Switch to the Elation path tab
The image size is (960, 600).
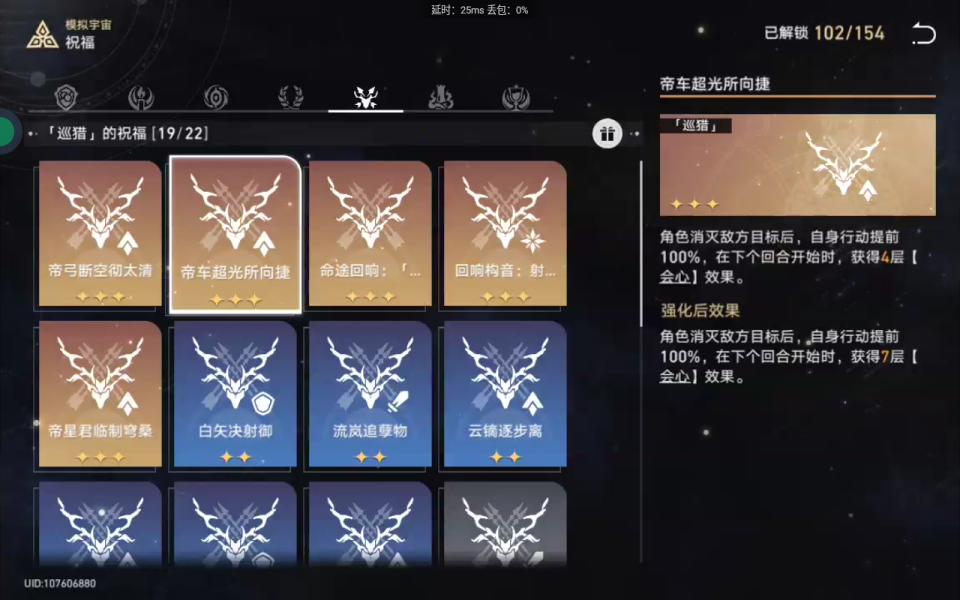click(516, 97)
